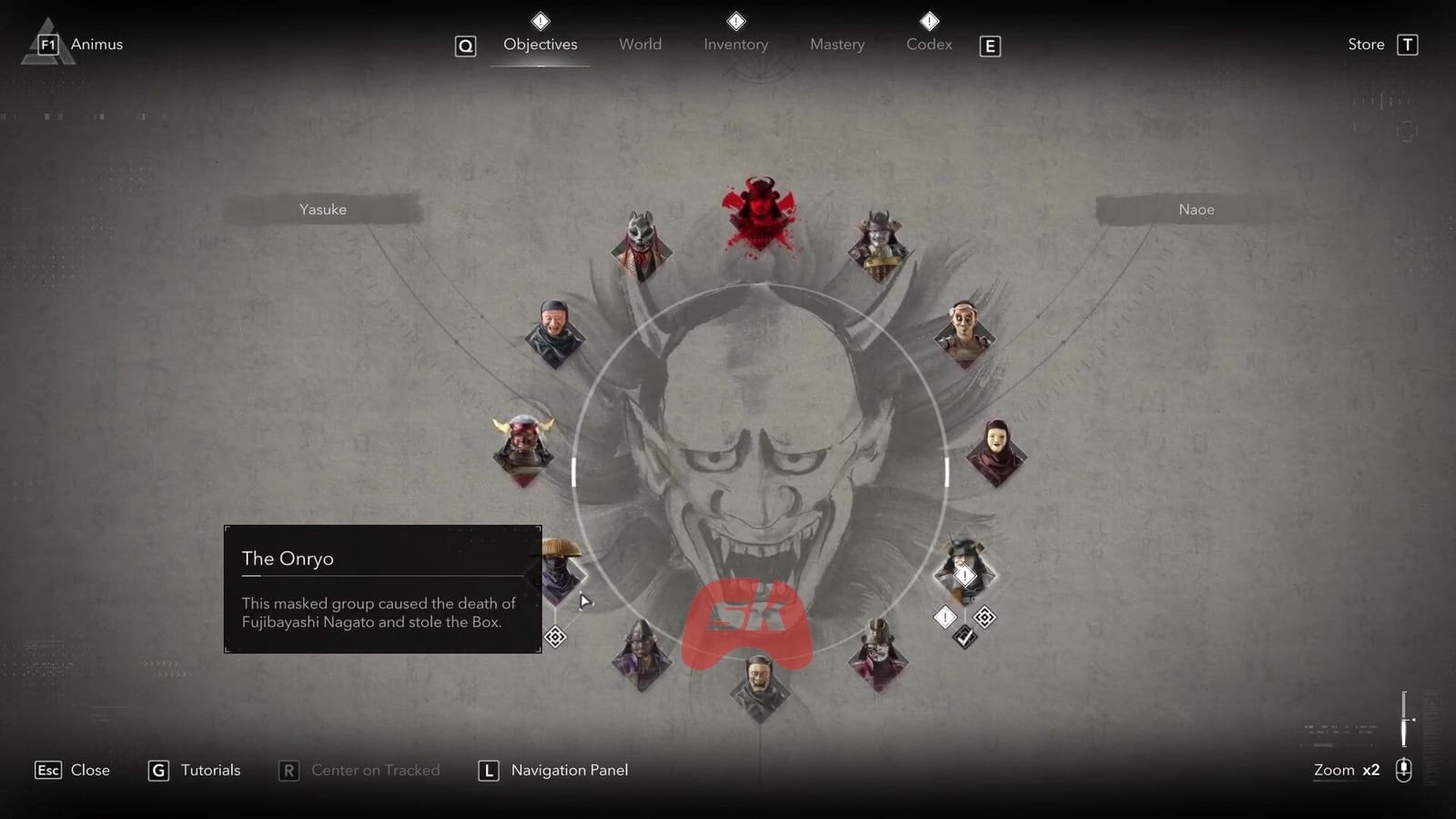This screenshot has width=1456, height=819.
Task: Click the track-target diamond icon beside the samurai's exclamation marker
Action: pyautogui.click(x=985, y=617)
